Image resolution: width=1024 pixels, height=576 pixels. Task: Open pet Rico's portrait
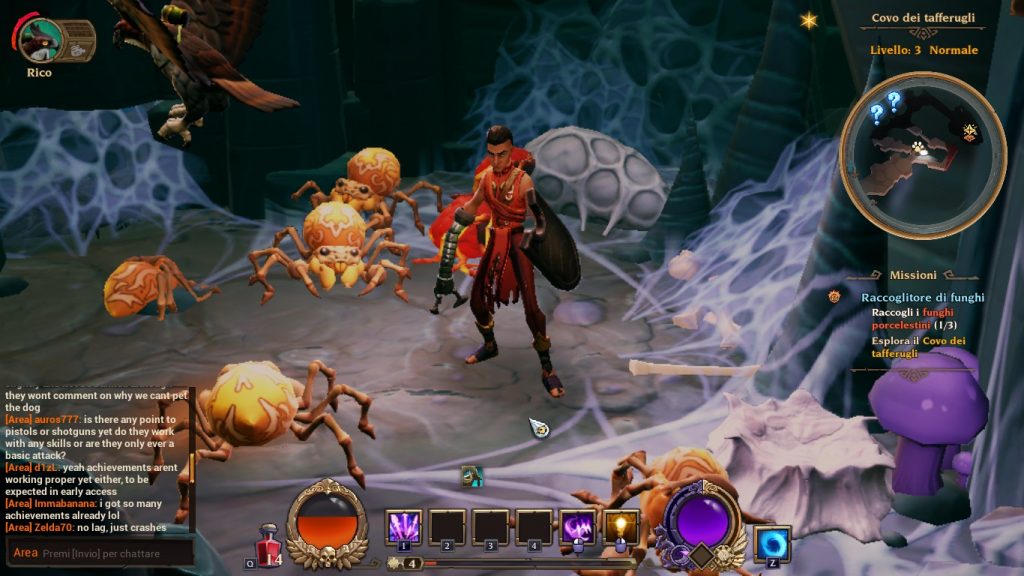(40, 39)
